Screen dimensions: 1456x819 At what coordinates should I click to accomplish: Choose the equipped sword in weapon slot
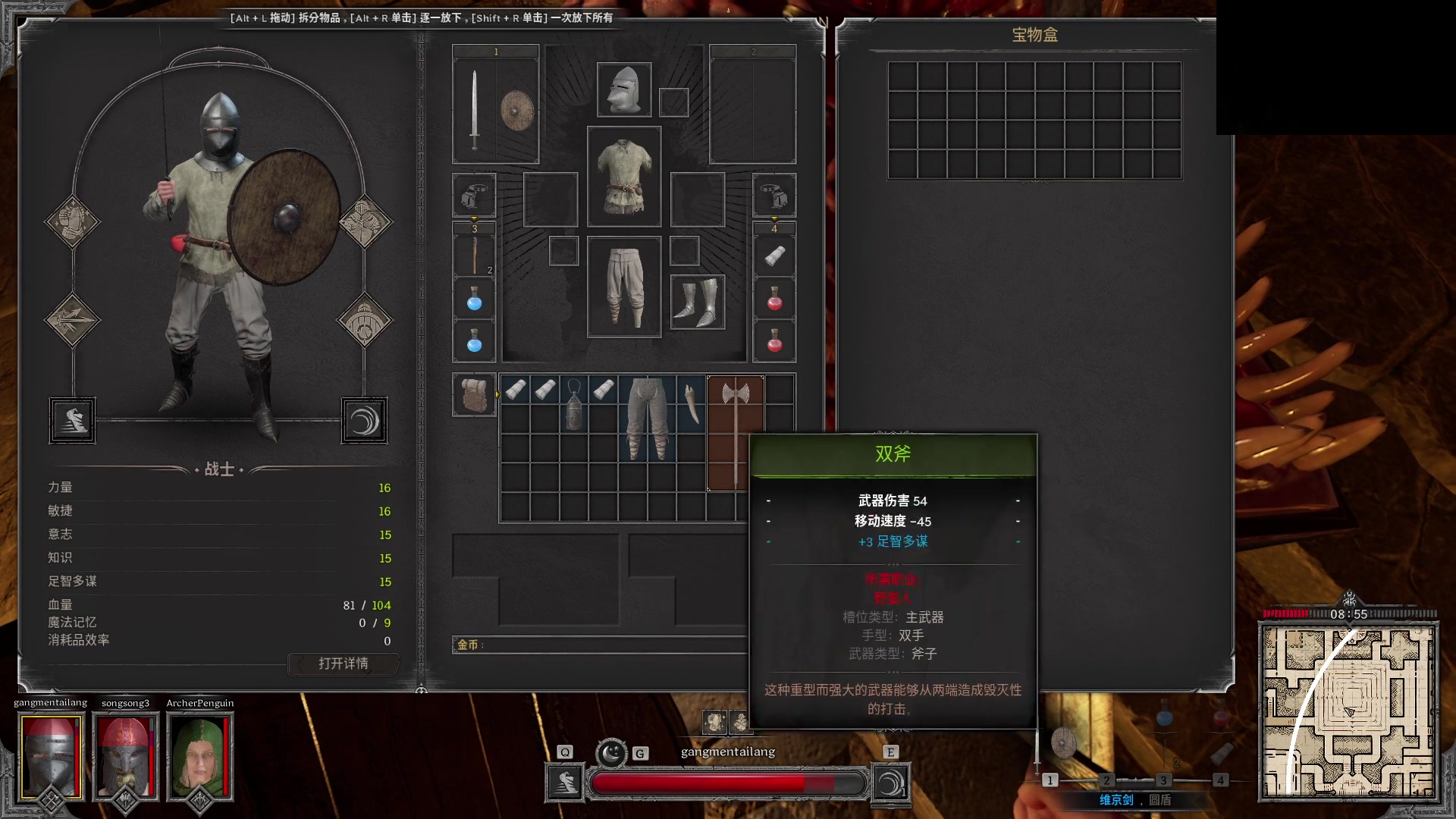click(x=475, y=108)
